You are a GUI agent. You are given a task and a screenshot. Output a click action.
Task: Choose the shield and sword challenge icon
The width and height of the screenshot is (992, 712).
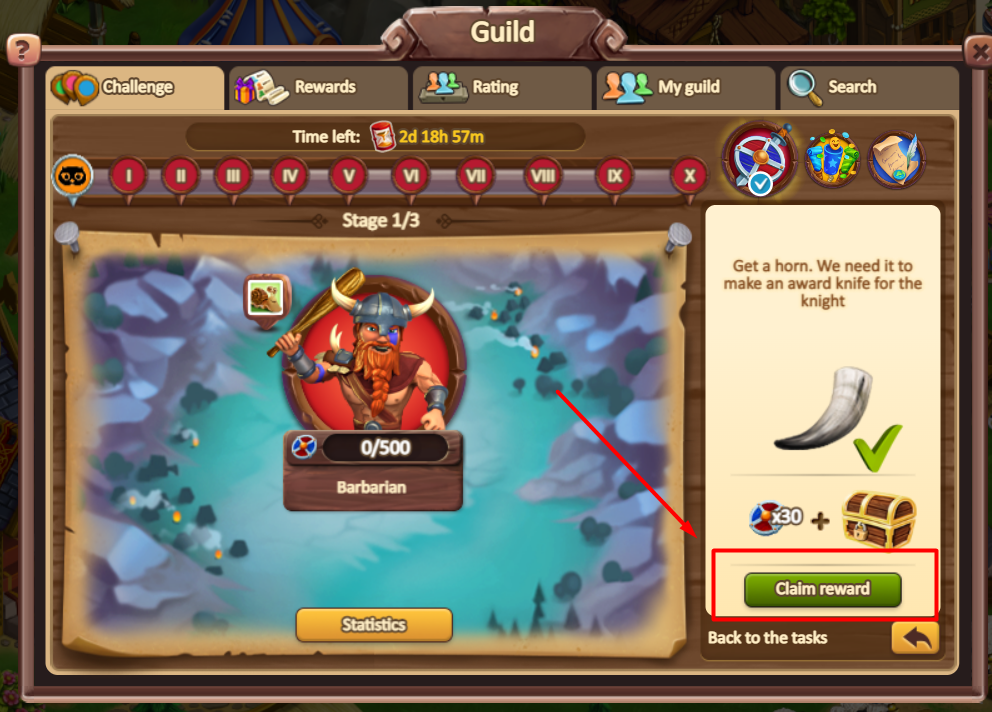click(759, 158)
